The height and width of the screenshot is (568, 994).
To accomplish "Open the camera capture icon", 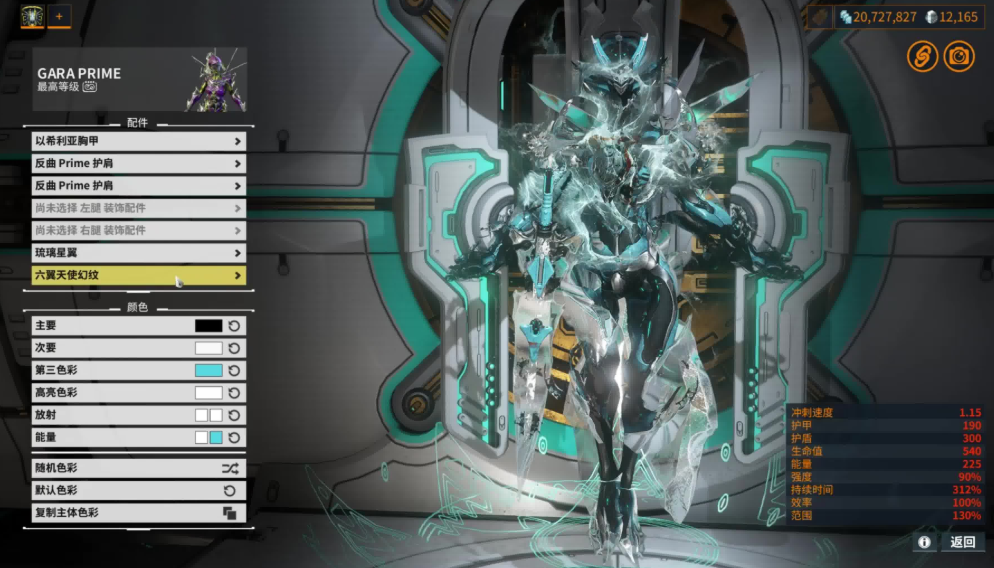I will point(959,56).
